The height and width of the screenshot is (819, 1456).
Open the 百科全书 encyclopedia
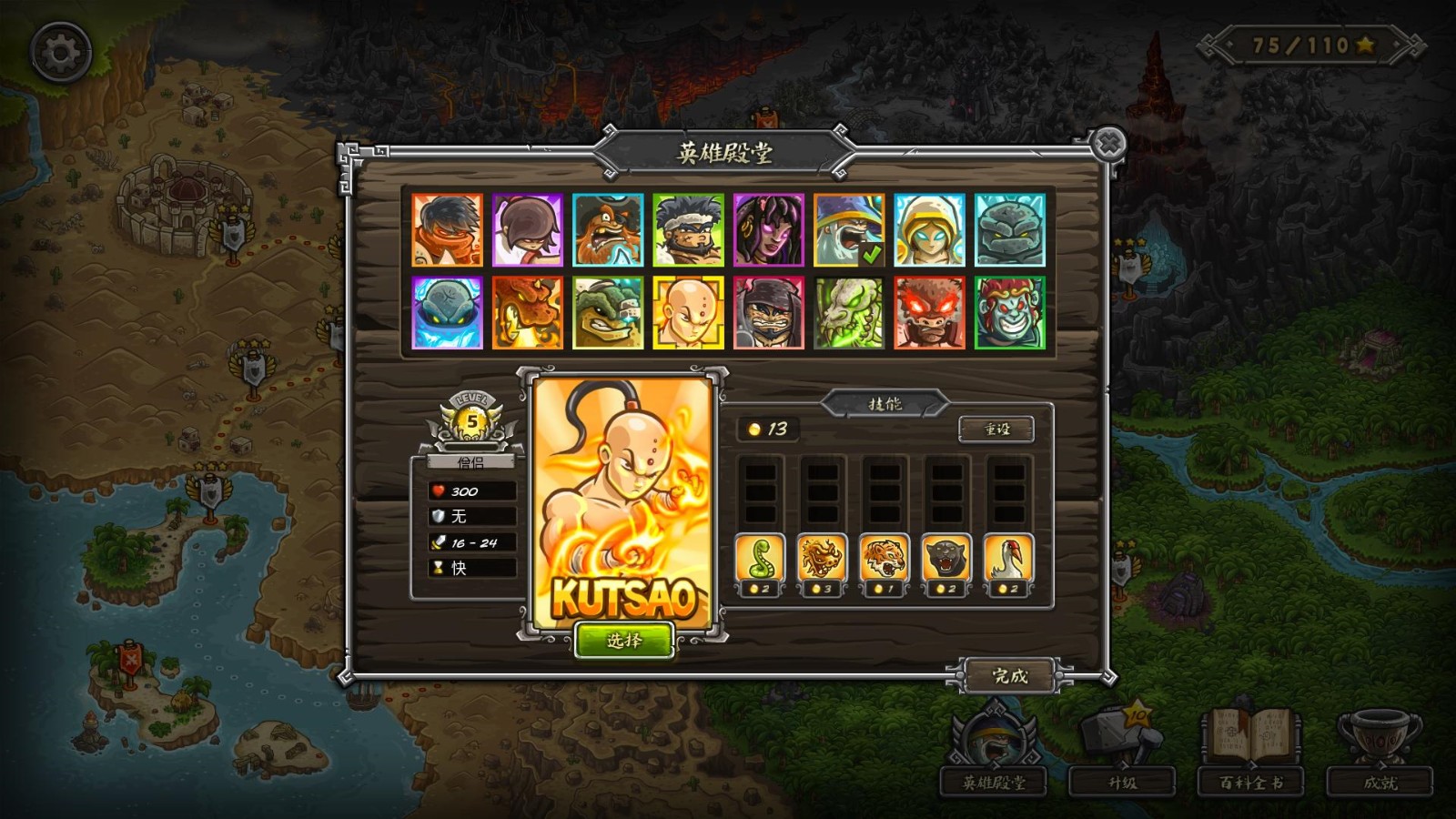pyautogui.click(x=1251, y=782)
